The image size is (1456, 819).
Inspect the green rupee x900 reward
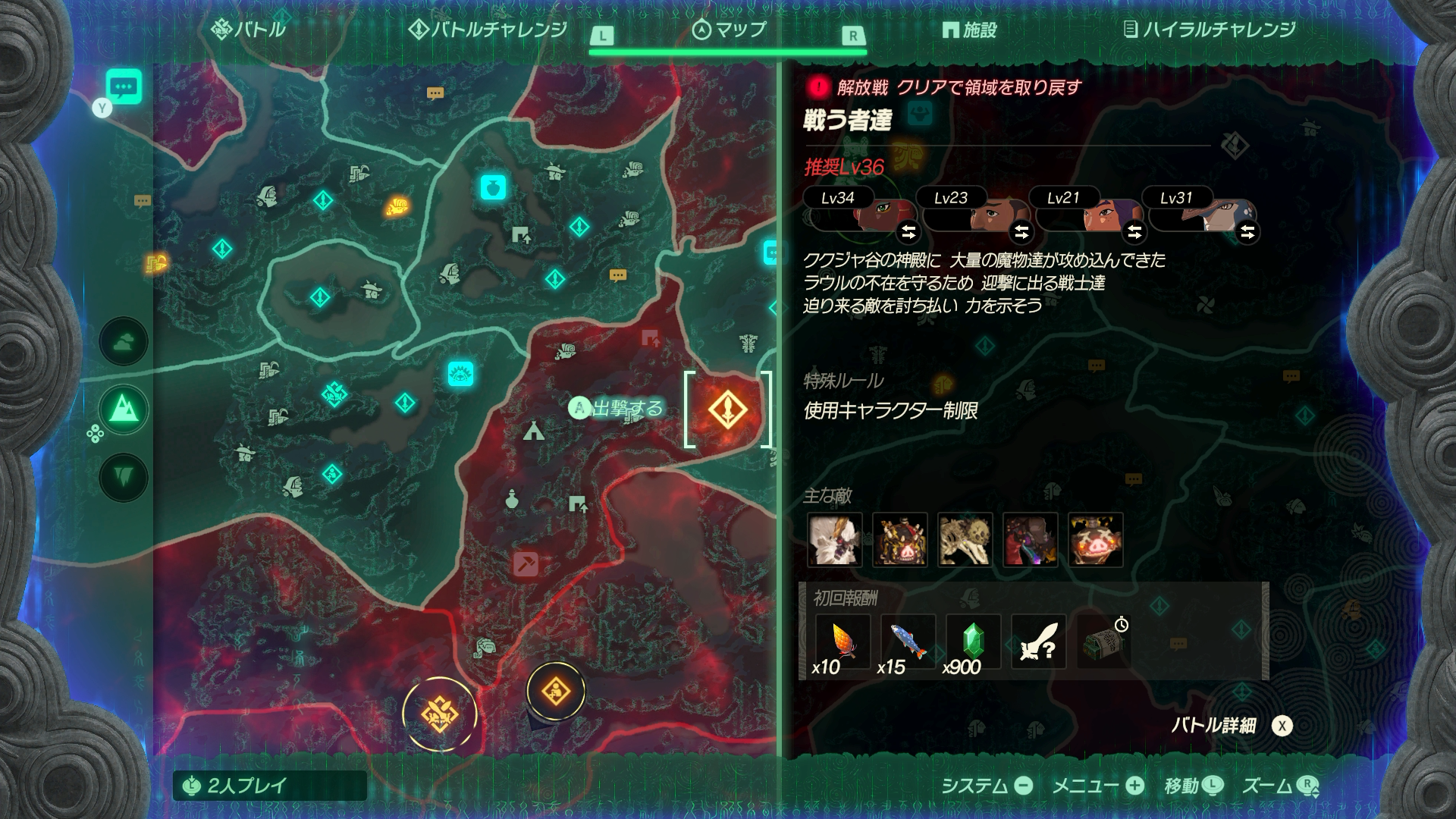(x=973, y=643)
